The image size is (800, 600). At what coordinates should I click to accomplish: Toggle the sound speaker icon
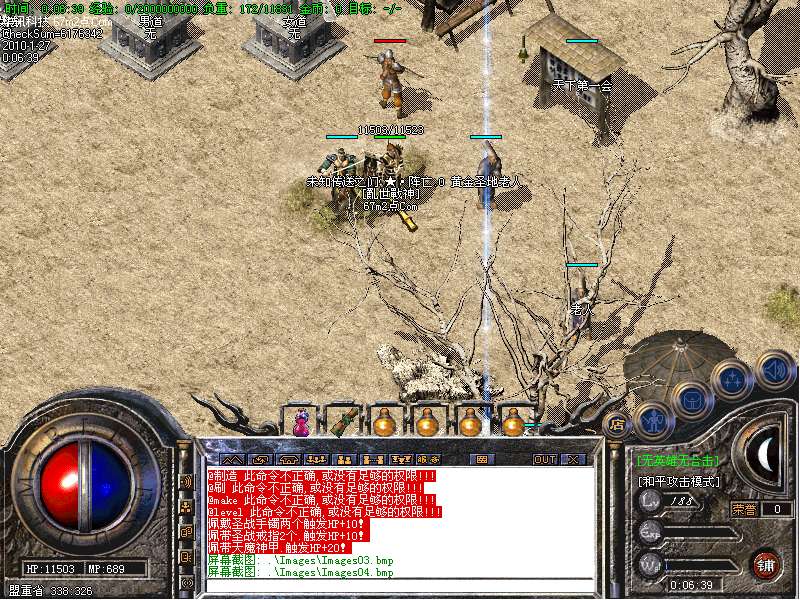tap(773, 368)
